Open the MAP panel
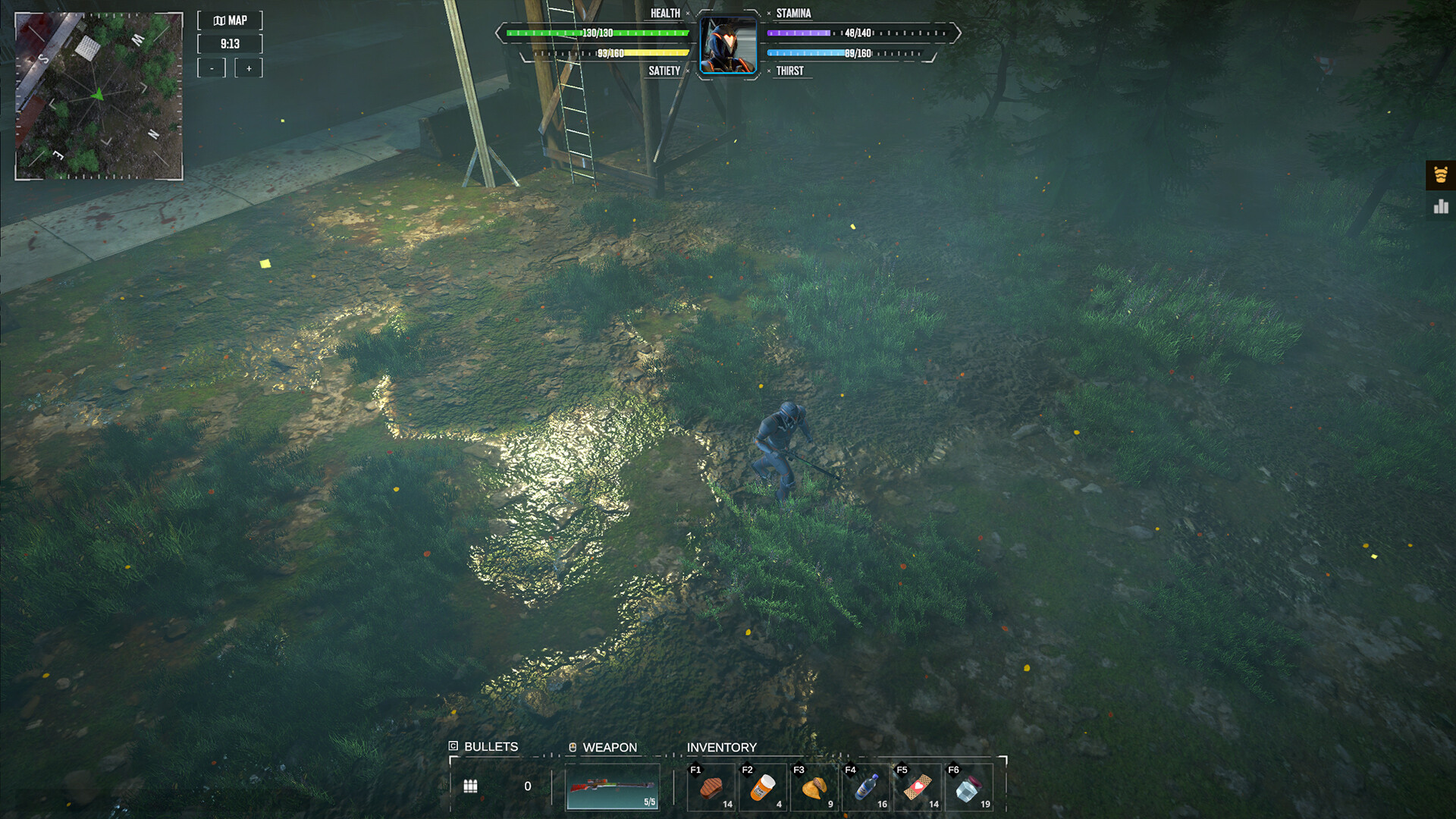Screen dimensions: 1456x819 click(230, 20)
